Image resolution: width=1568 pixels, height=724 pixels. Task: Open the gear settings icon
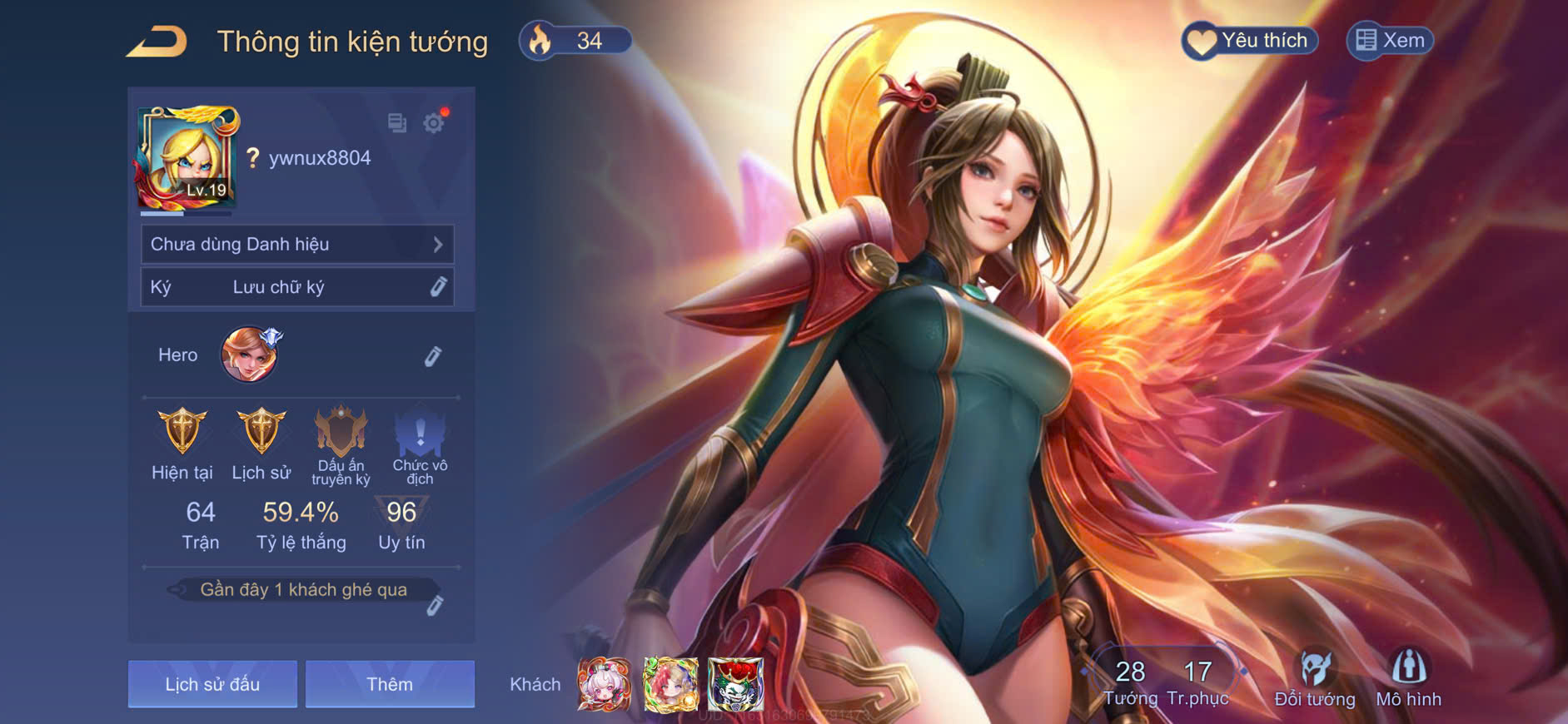[434, 124]
